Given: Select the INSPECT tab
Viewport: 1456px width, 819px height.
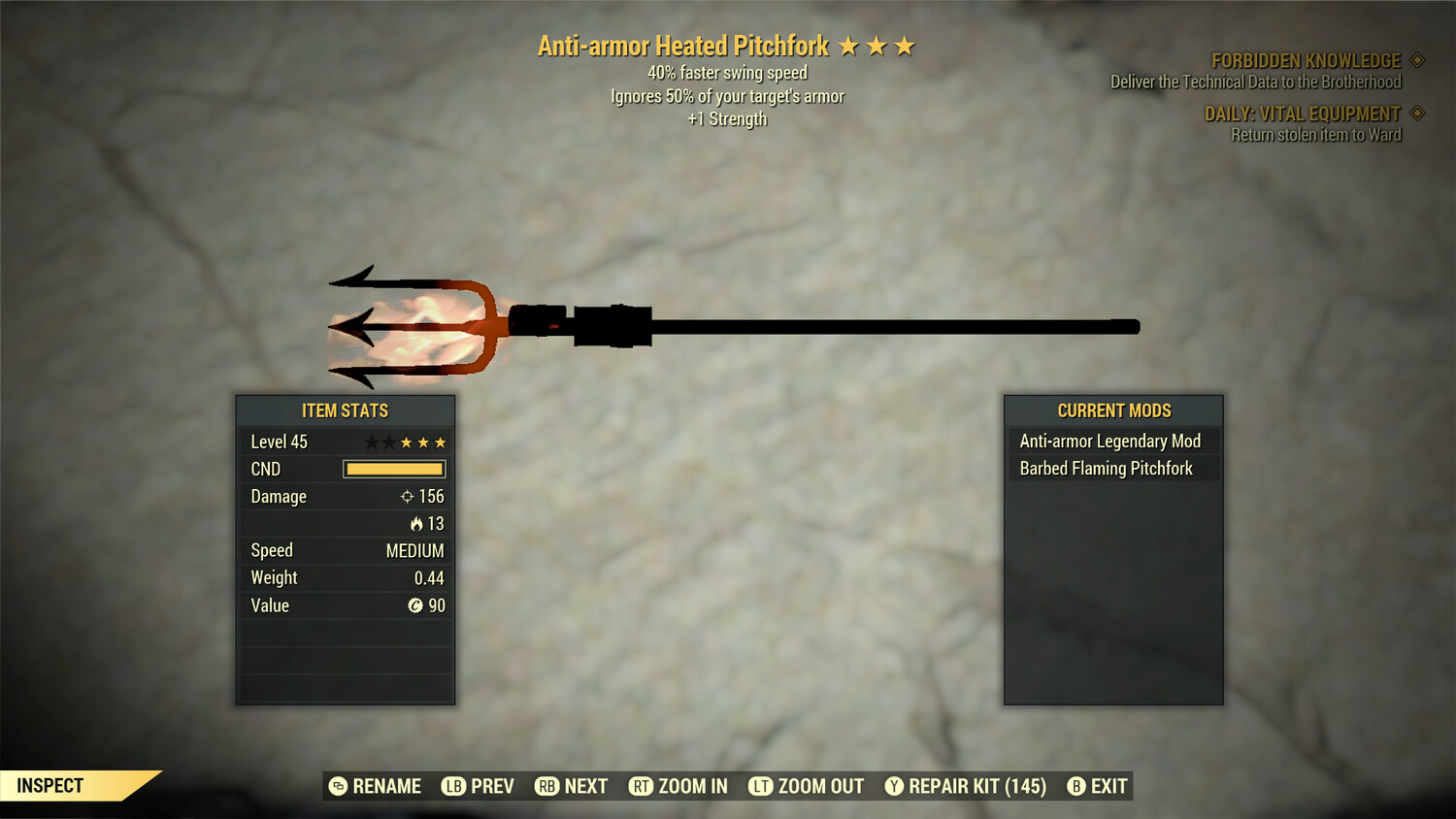Looking at the screenshot, I should (50, 785).
